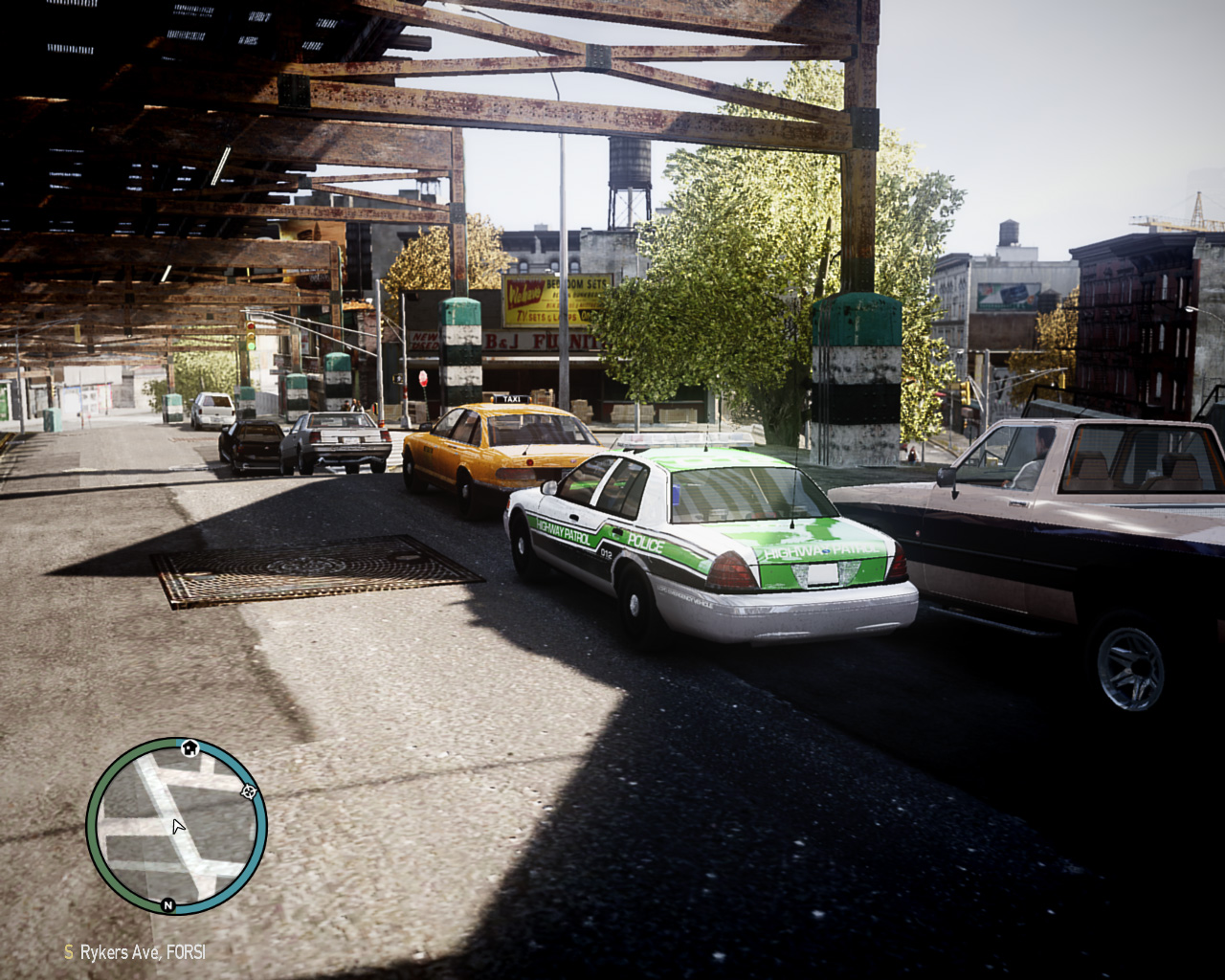1225x980 pixels.
Task: Select the safehouse icon on the minimap
Action: (189, 747)
